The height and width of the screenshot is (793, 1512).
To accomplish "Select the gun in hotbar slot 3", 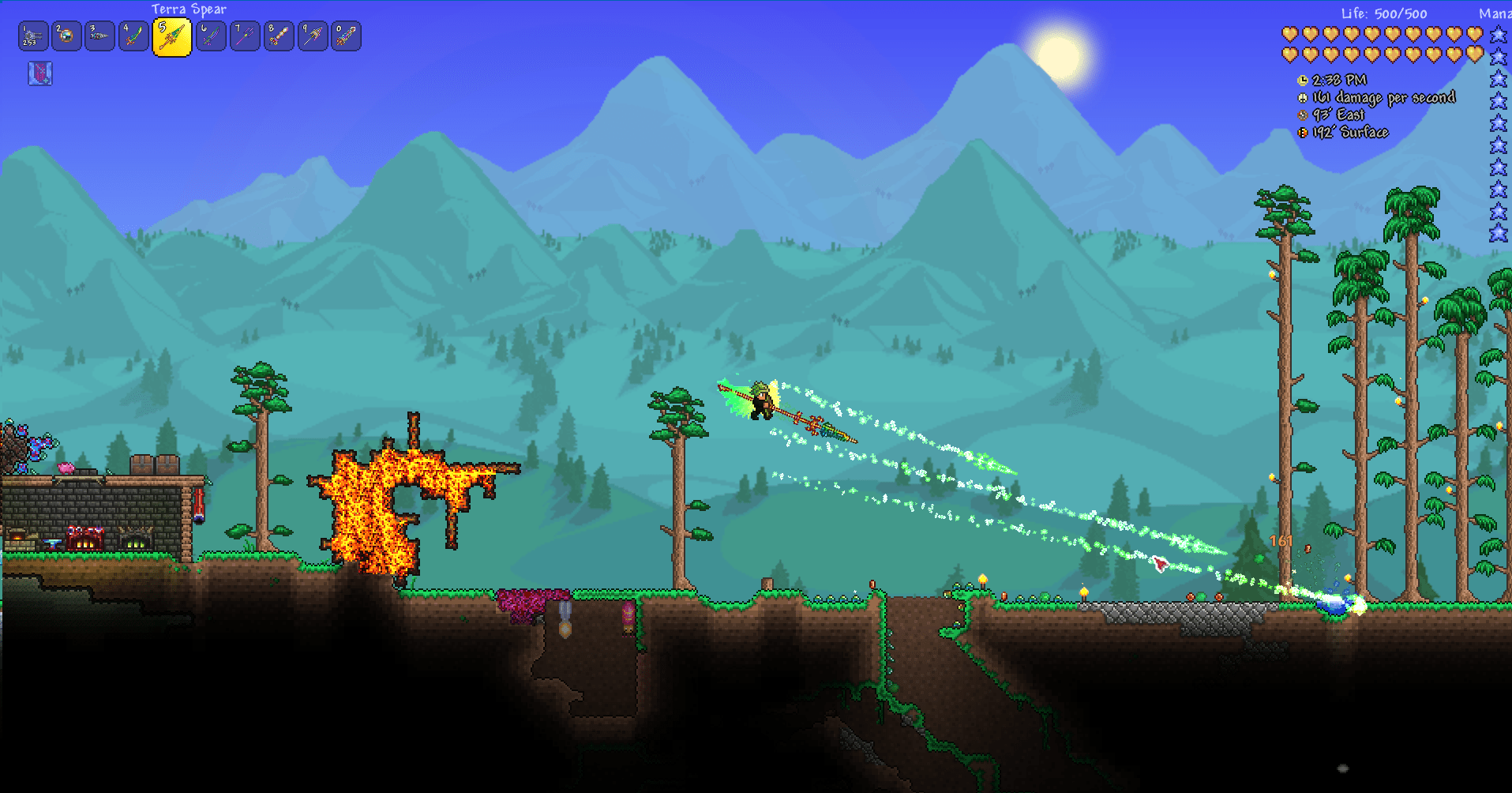I will [99, 36].
